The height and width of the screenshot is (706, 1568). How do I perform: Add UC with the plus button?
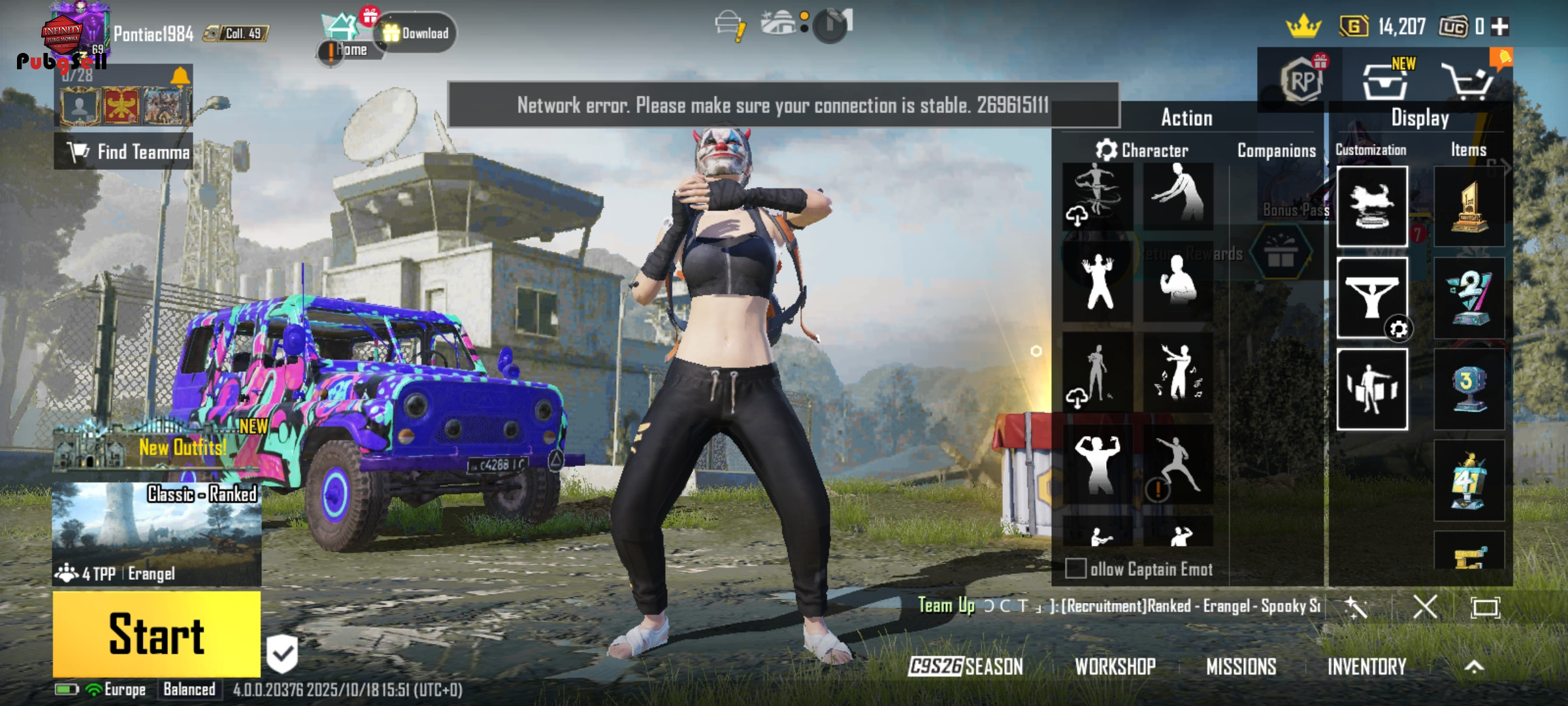tap(1501, 27)
